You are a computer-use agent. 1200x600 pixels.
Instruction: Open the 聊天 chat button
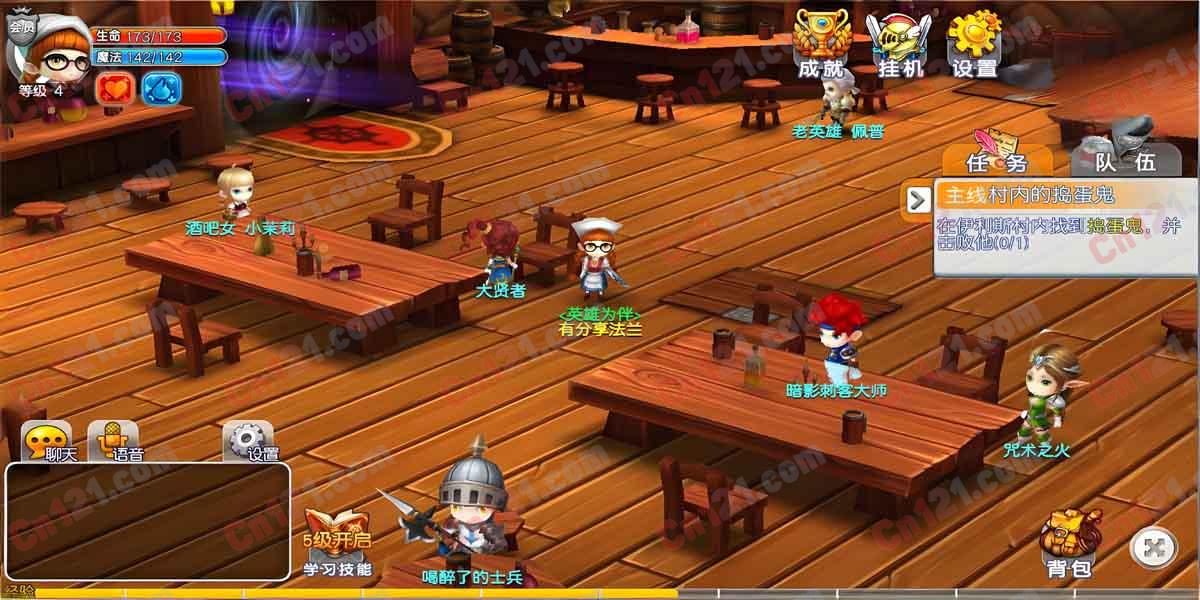(x=48, y=441)
